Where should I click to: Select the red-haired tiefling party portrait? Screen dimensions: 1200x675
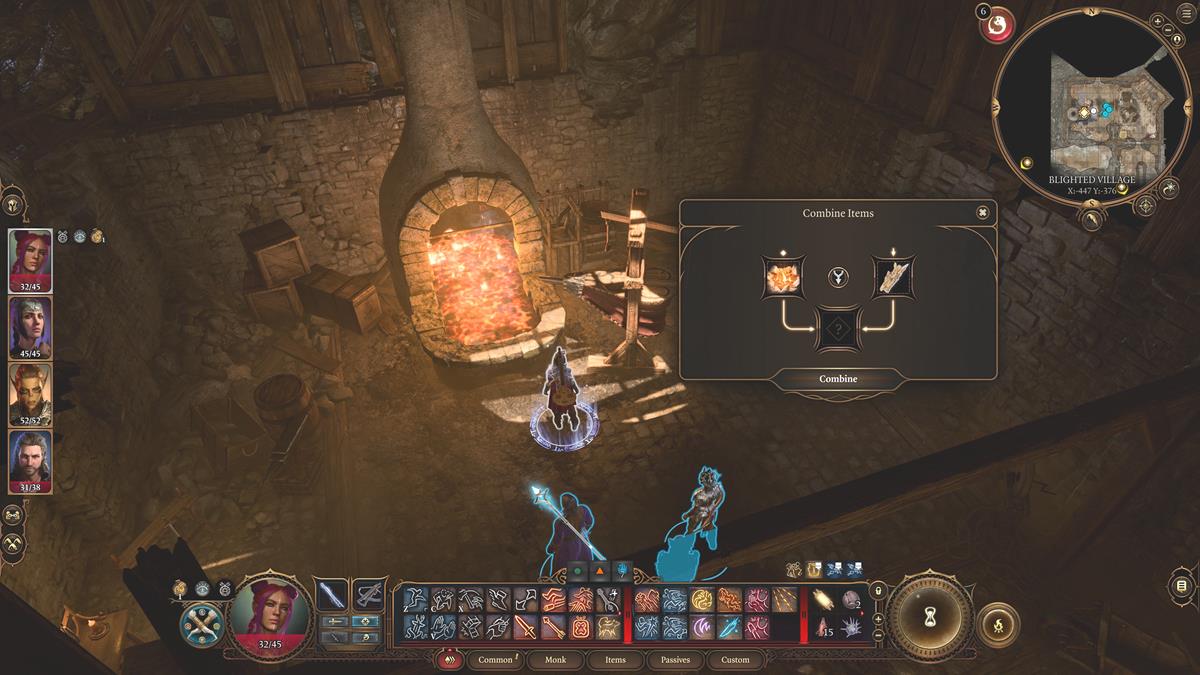(30, 260)
